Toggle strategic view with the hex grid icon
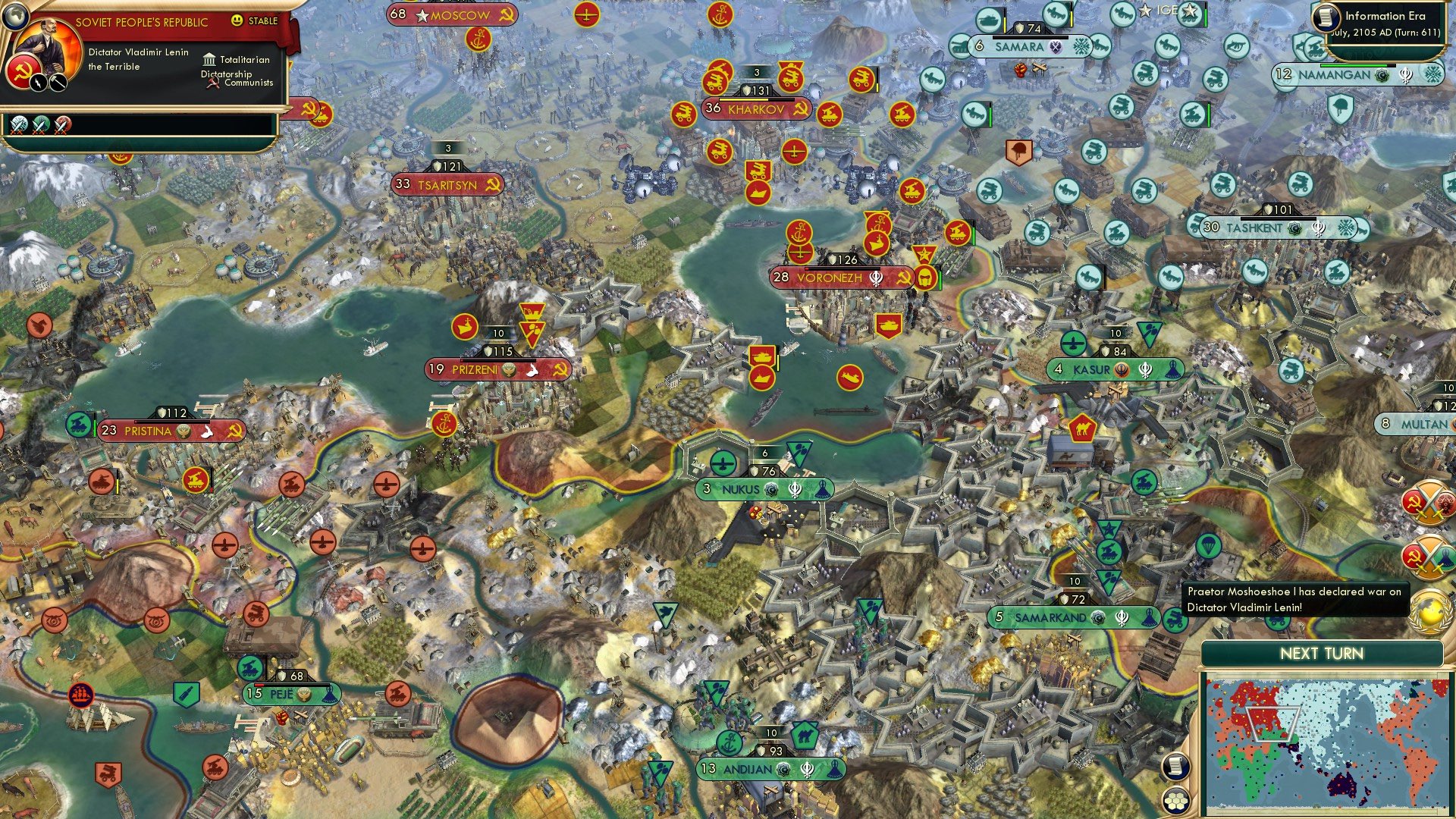The width and height of the screenshot is (1456, 819). tap(1176, 802)
